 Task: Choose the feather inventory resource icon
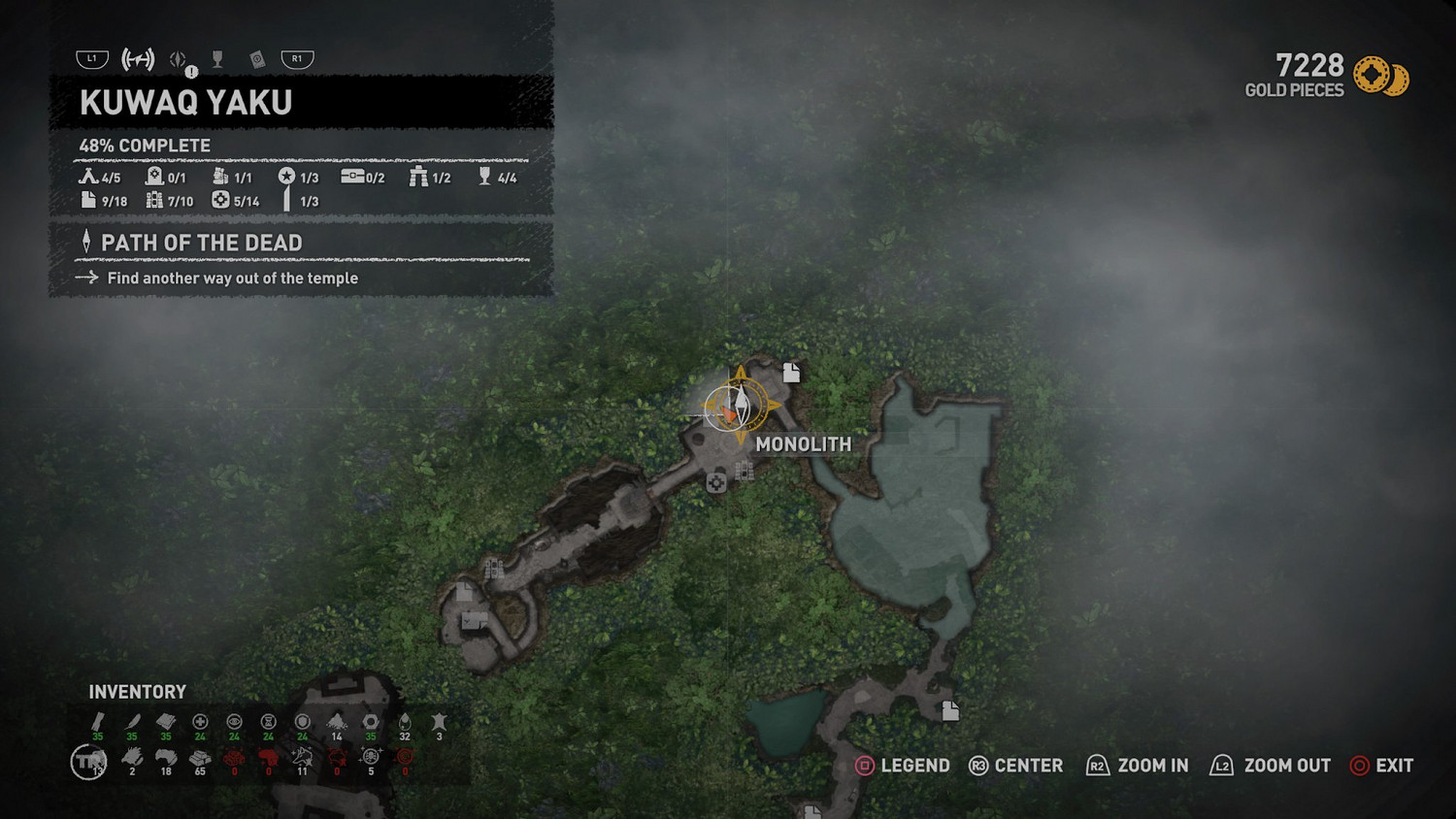click(x=132, y=722)
